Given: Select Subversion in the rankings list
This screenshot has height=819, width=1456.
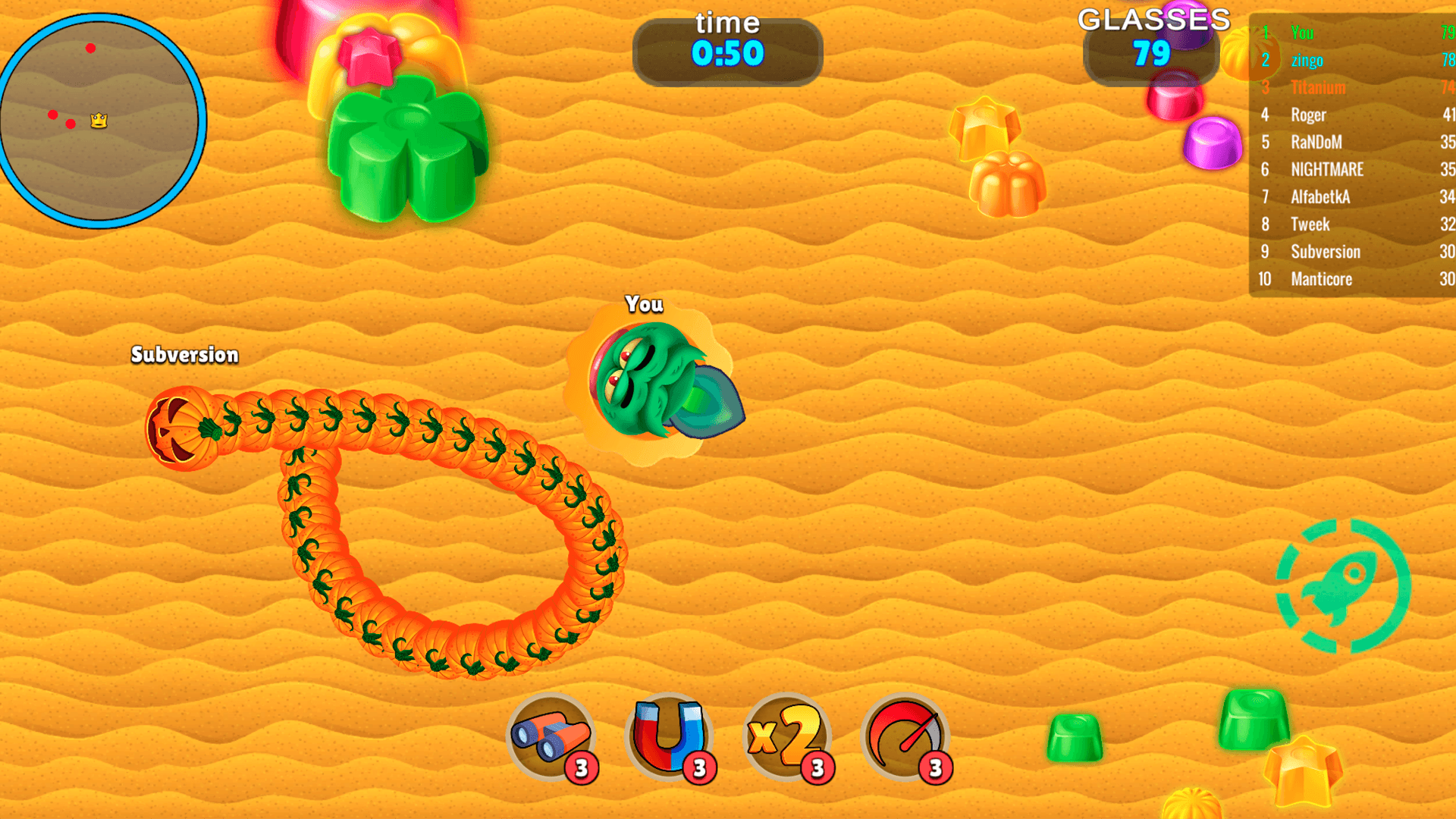Looking at the screenshot, I should [1326, 252].
